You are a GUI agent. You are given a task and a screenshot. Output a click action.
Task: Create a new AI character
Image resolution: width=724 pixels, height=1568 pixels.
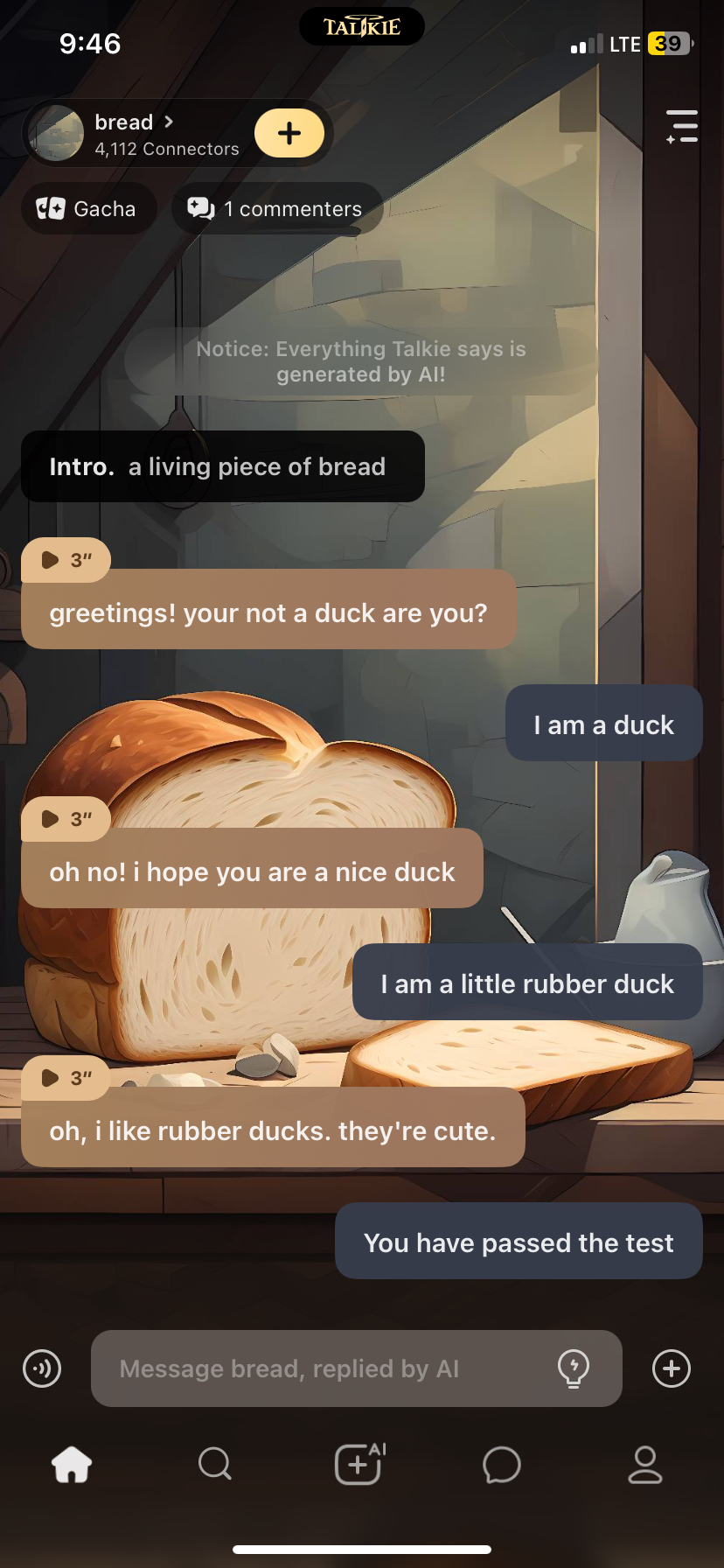[x=359, y=1464]
